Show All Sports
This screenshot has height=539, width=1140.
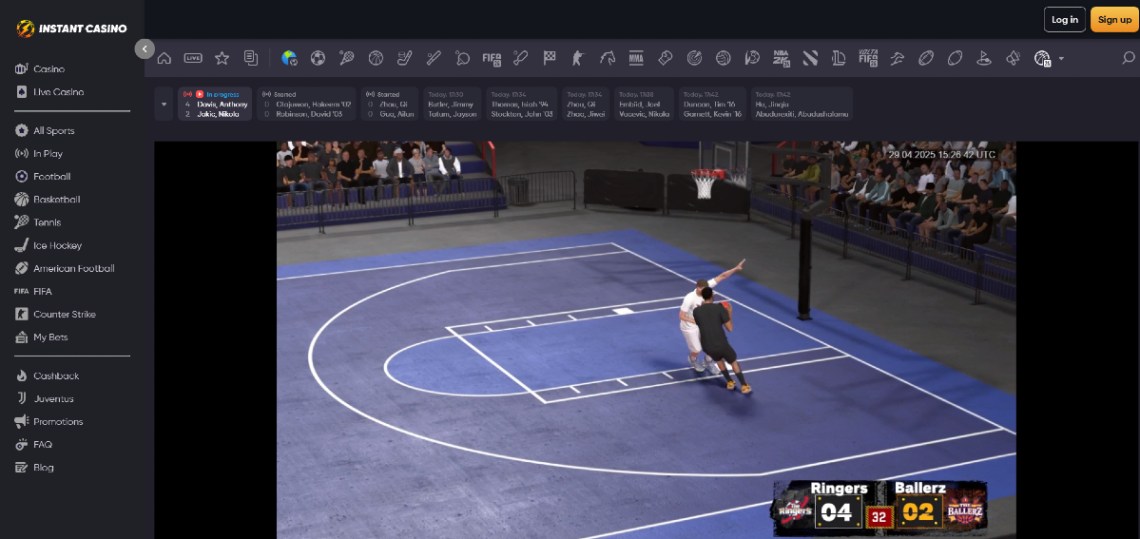pos(53,131)
